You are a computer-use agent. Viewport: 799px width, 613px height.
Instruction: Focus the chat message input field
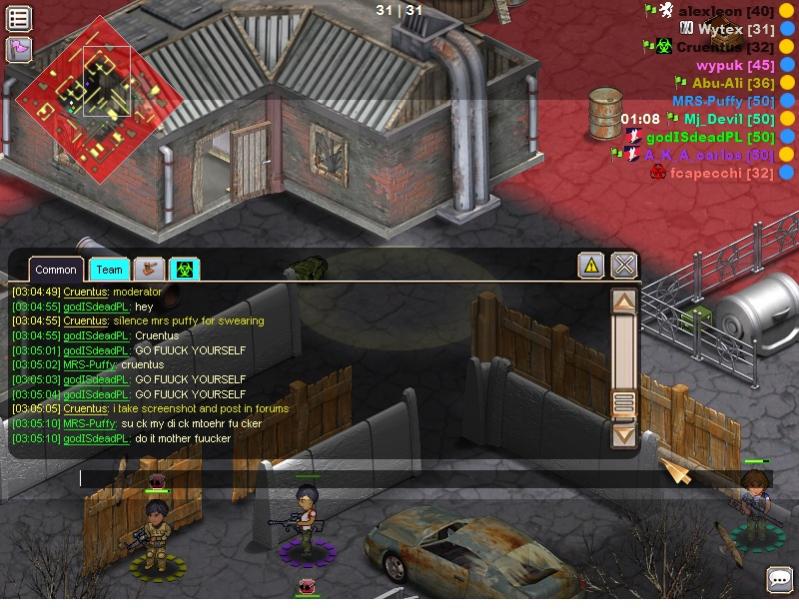370,478
